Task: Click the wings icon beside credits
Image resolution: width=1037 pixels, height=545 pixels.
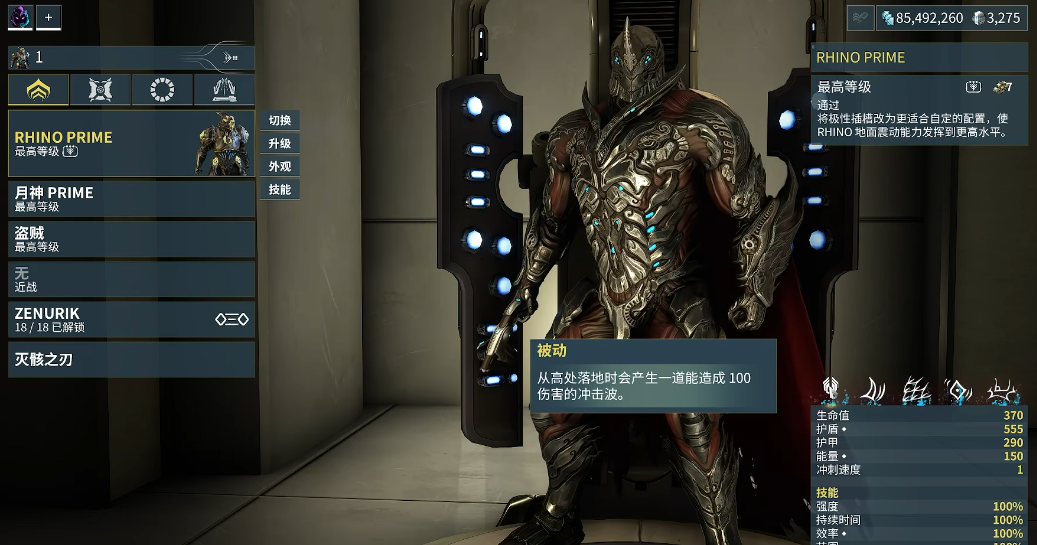Action: click(x=861, y=18)
